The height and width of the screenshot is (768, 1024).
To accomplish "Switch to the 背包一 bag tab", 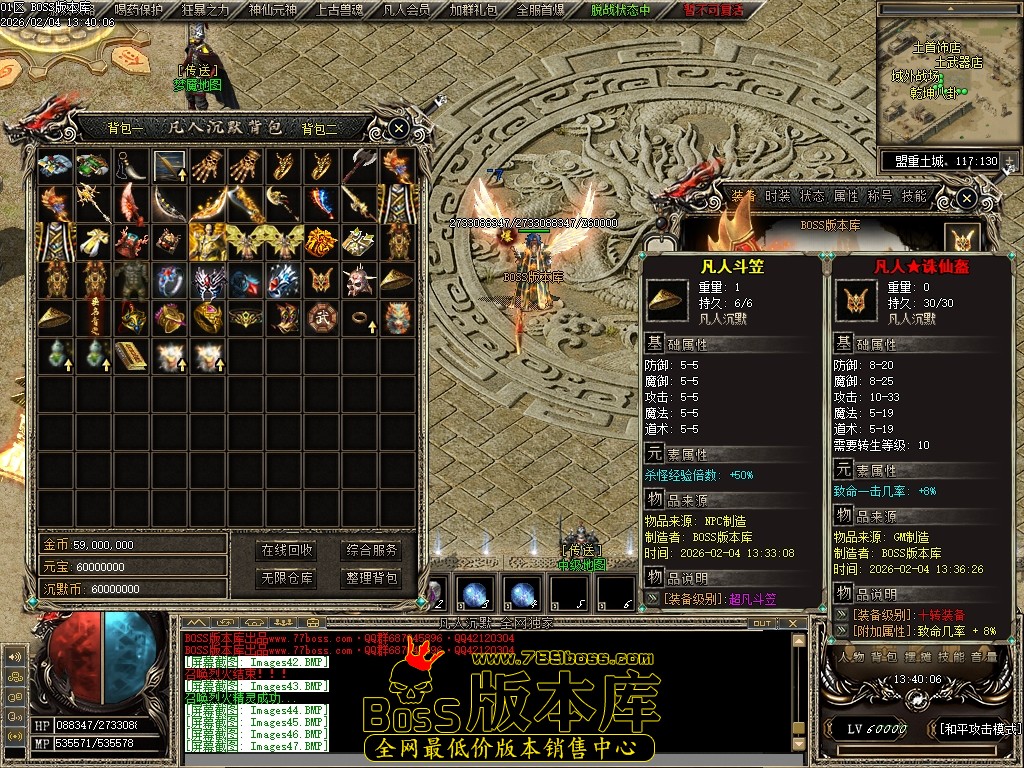I will [x=126, y=128].
